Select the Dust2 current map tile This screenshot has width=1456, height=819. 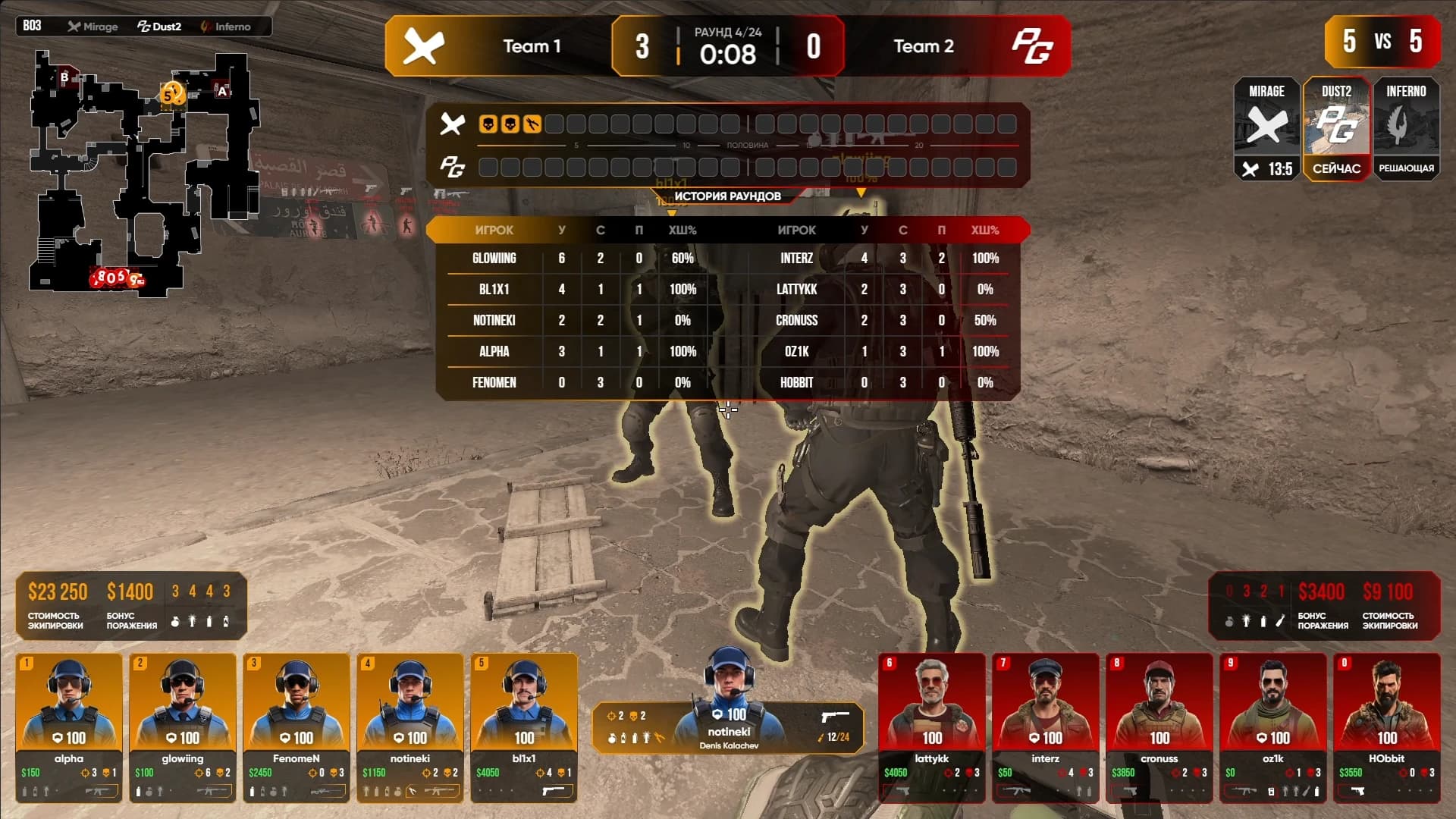click(1336, 129)
